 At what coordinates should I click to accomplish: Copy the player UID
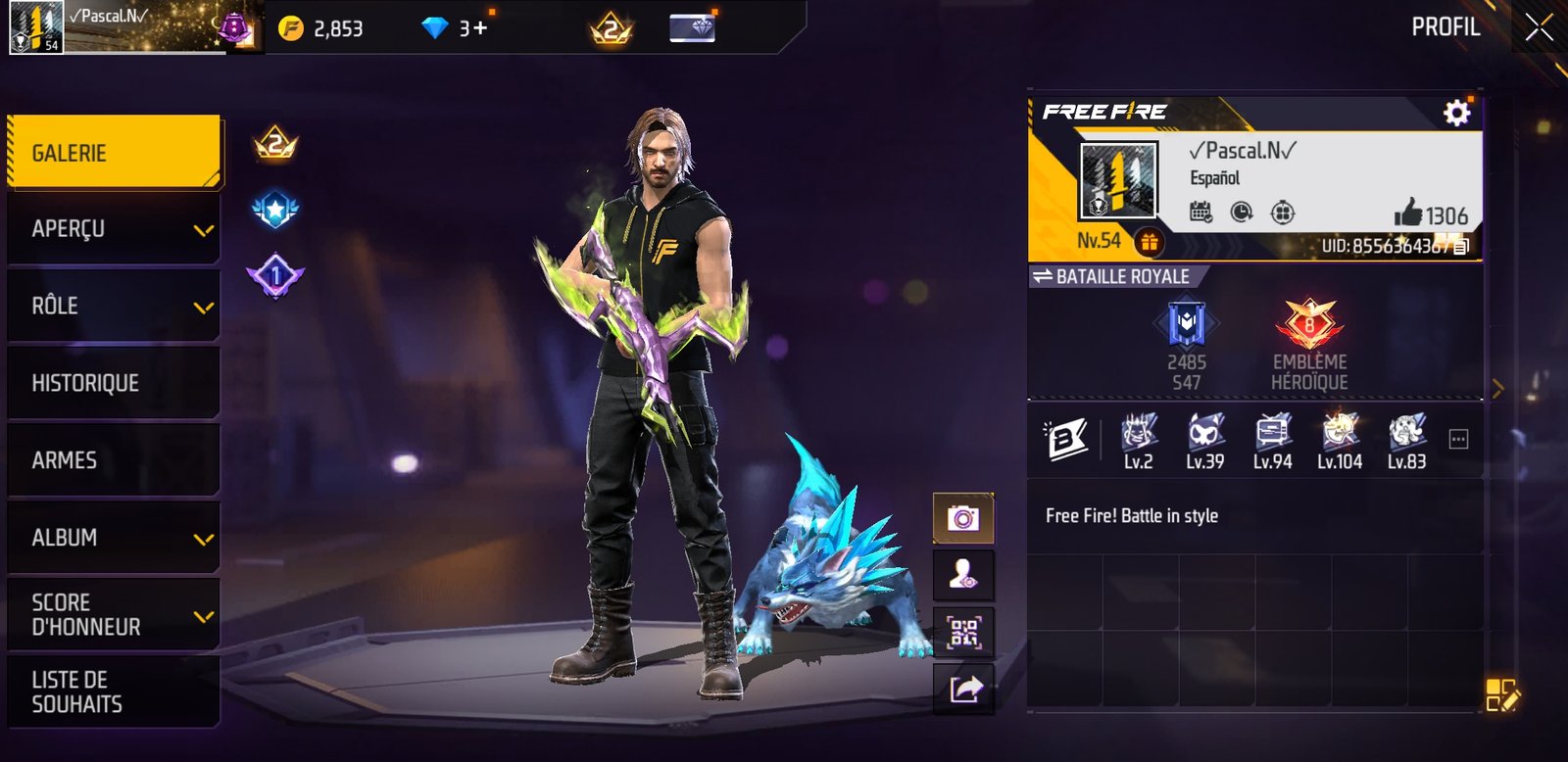[x=1460, y=247]
